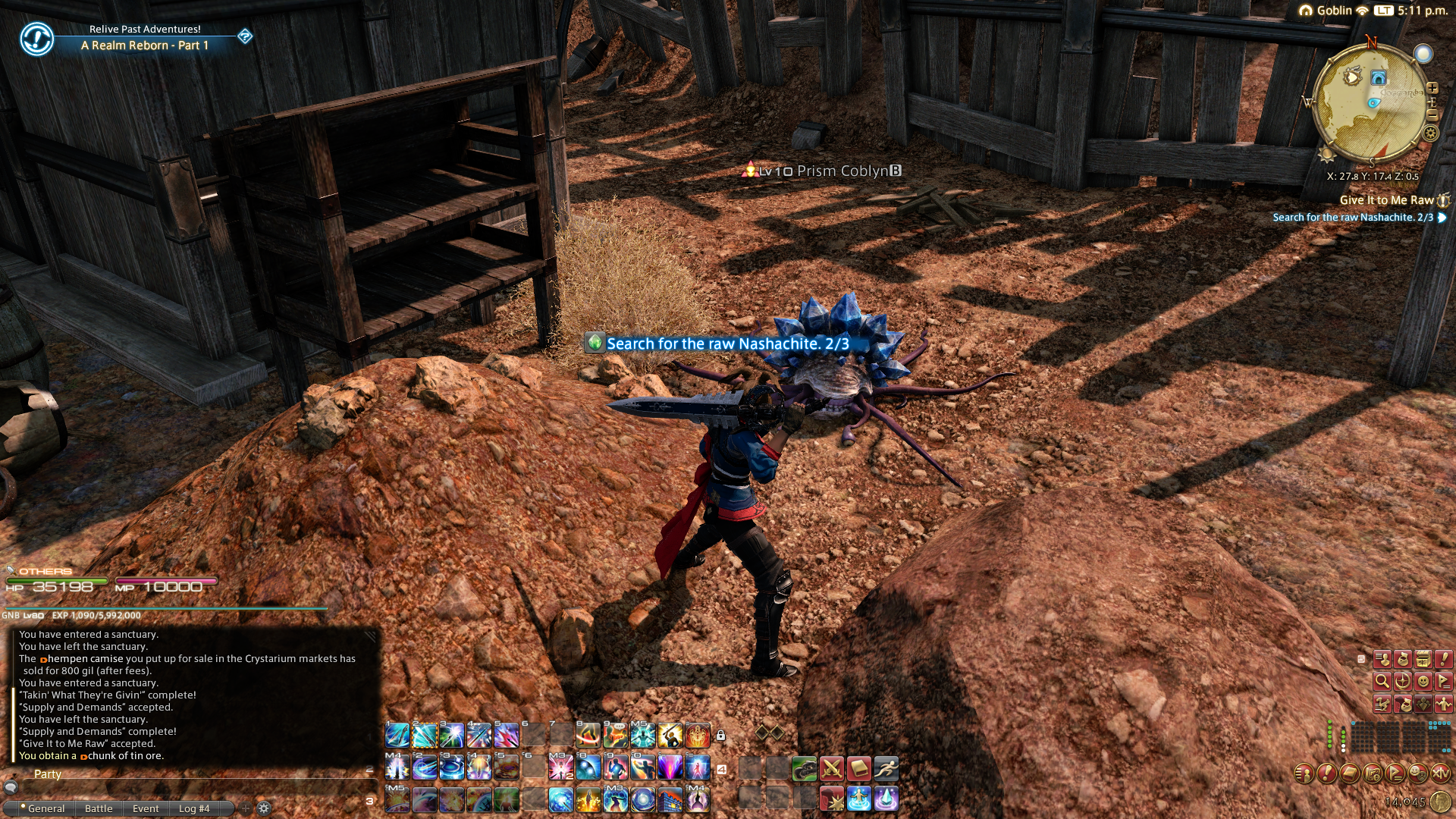Open chat log settings gear
Viewport: 1456px width, 819px height.
coord(264,808)
